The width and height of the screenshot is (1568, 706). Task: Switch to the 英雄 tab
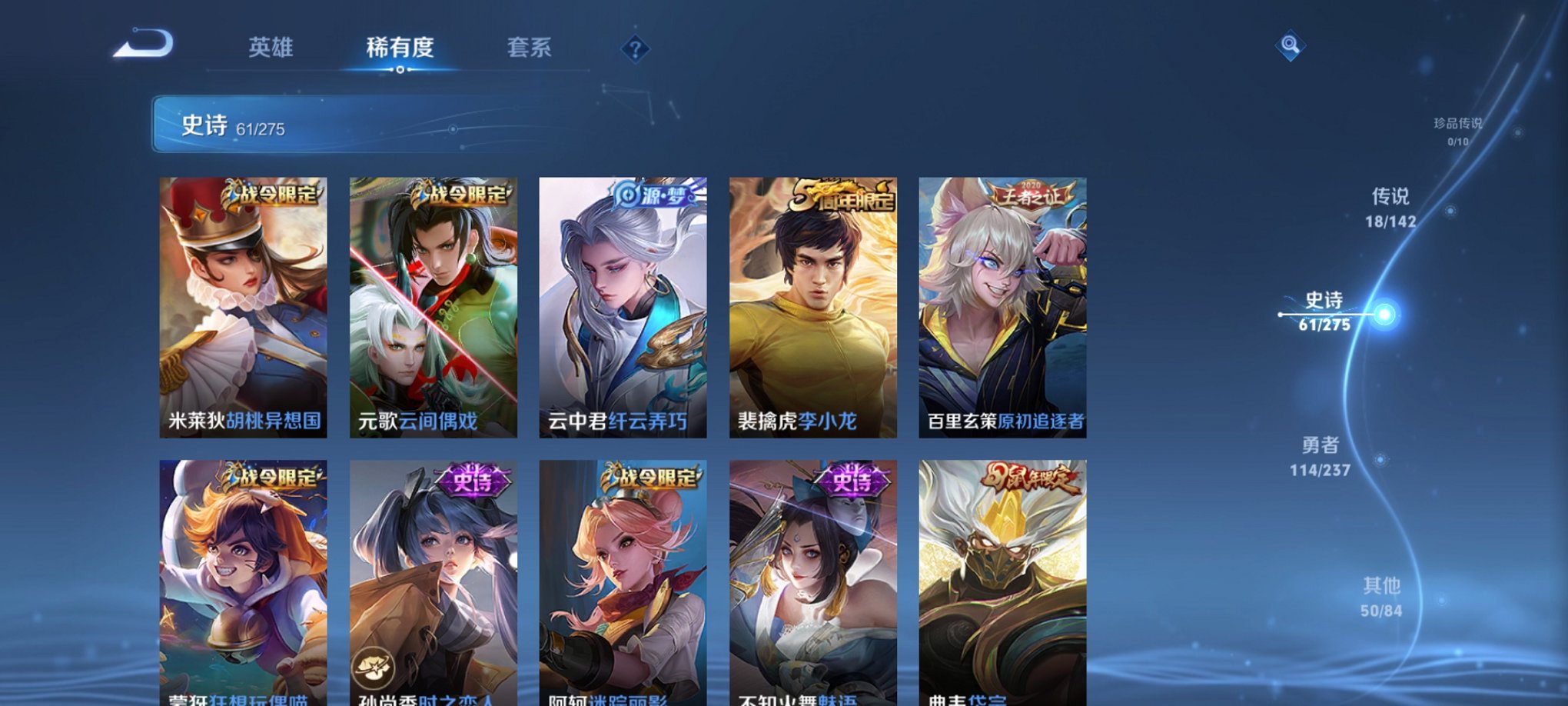click(x=273, y=48)
